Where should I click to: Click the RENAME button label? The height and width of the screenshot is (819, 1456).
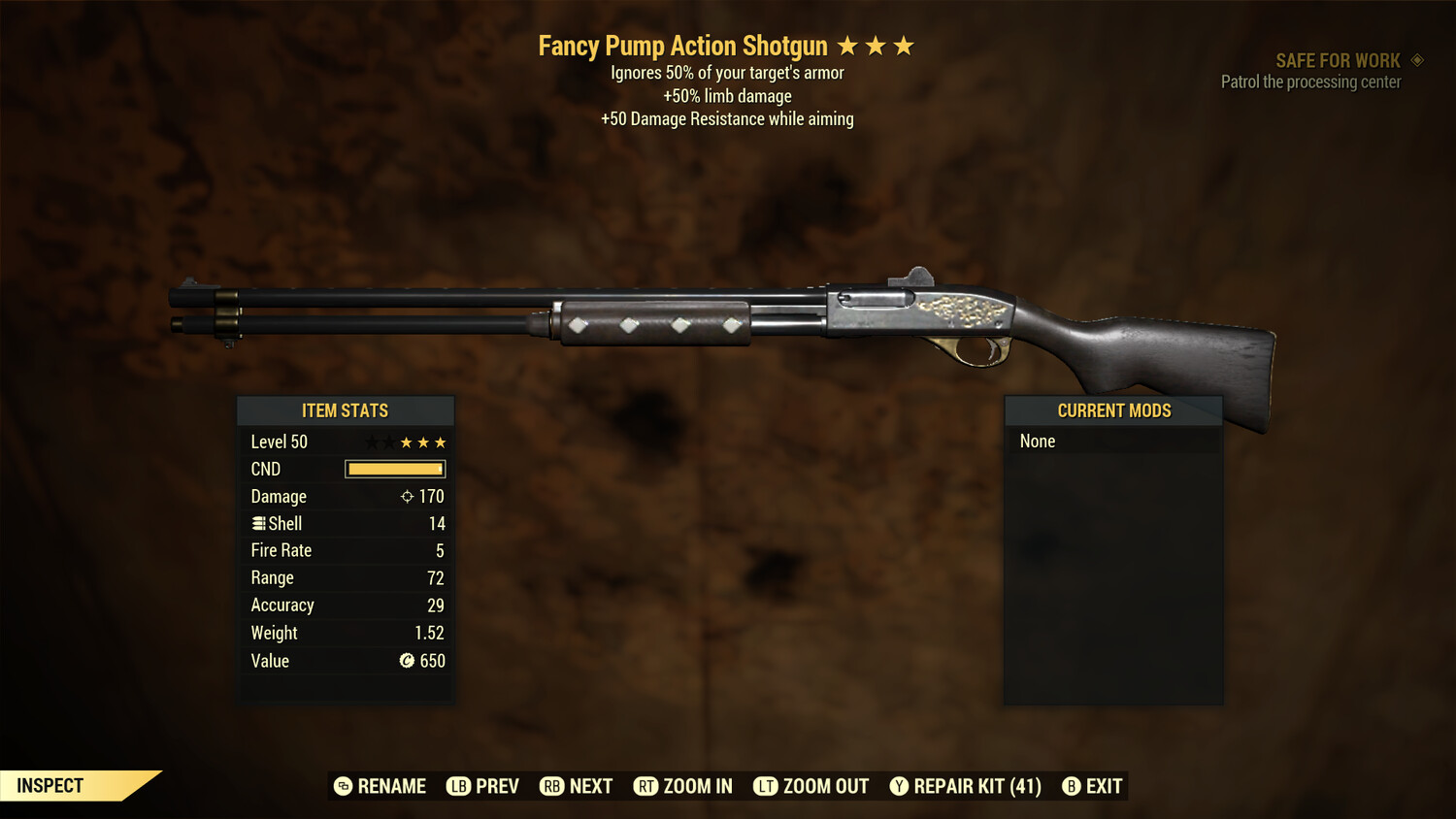pos(393,786)
